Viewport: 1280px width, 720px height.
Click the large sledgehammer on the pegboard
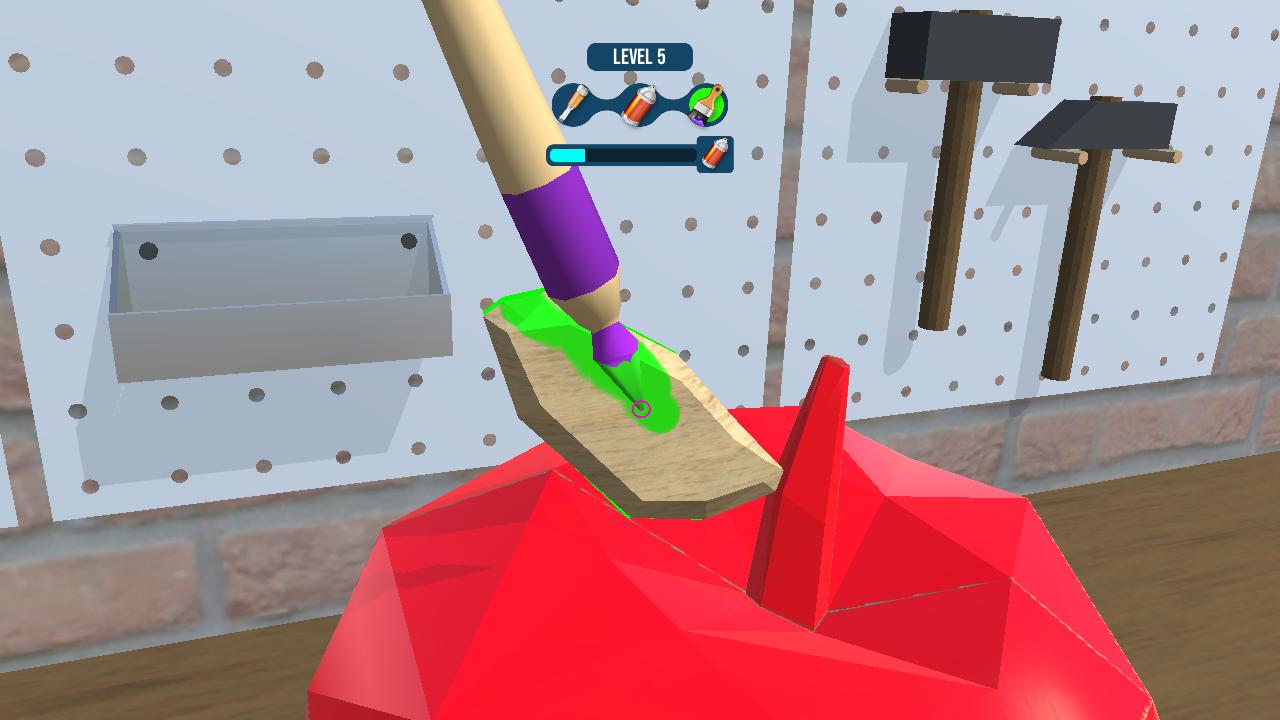click(x=965, y=48)
